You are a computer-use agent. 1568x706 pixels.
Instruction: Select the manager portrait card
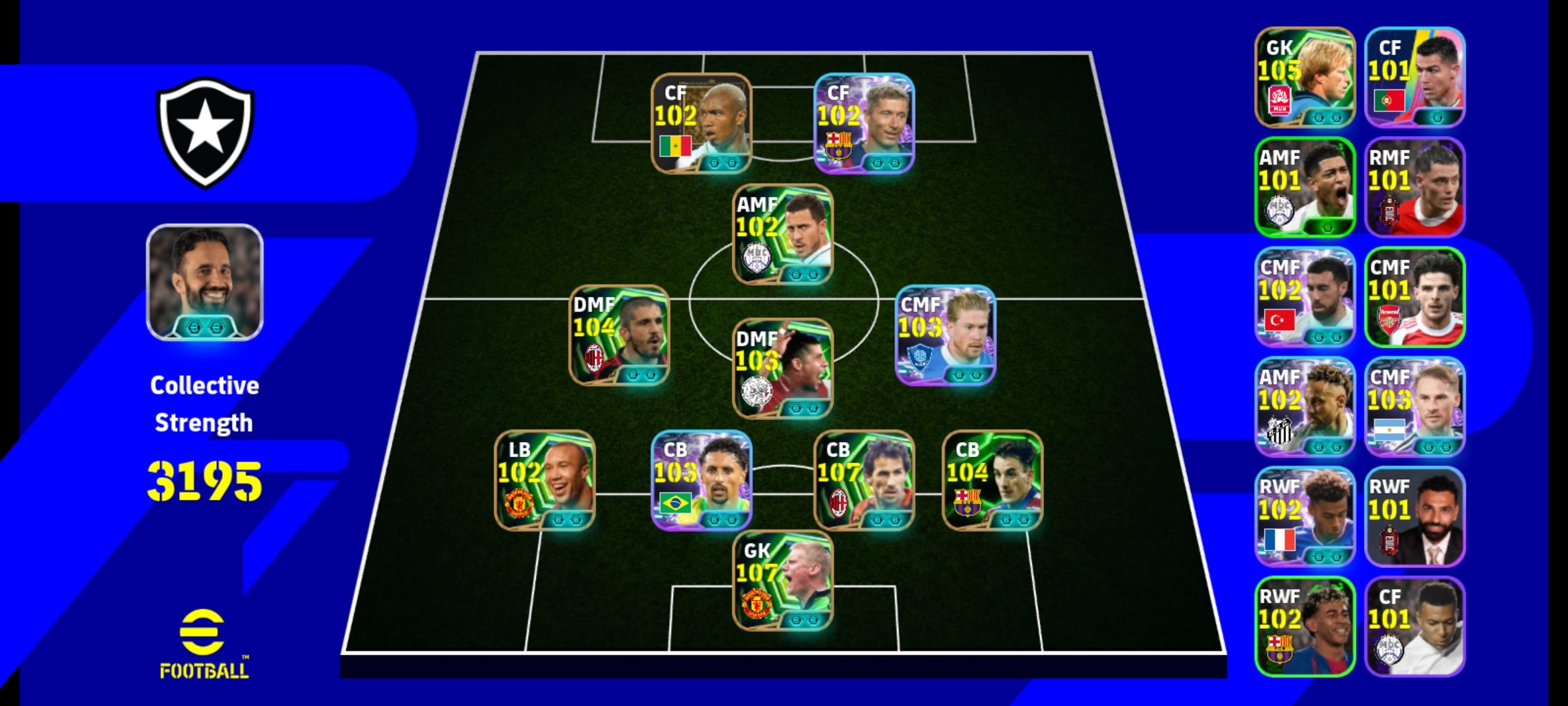tap(204, 282)
